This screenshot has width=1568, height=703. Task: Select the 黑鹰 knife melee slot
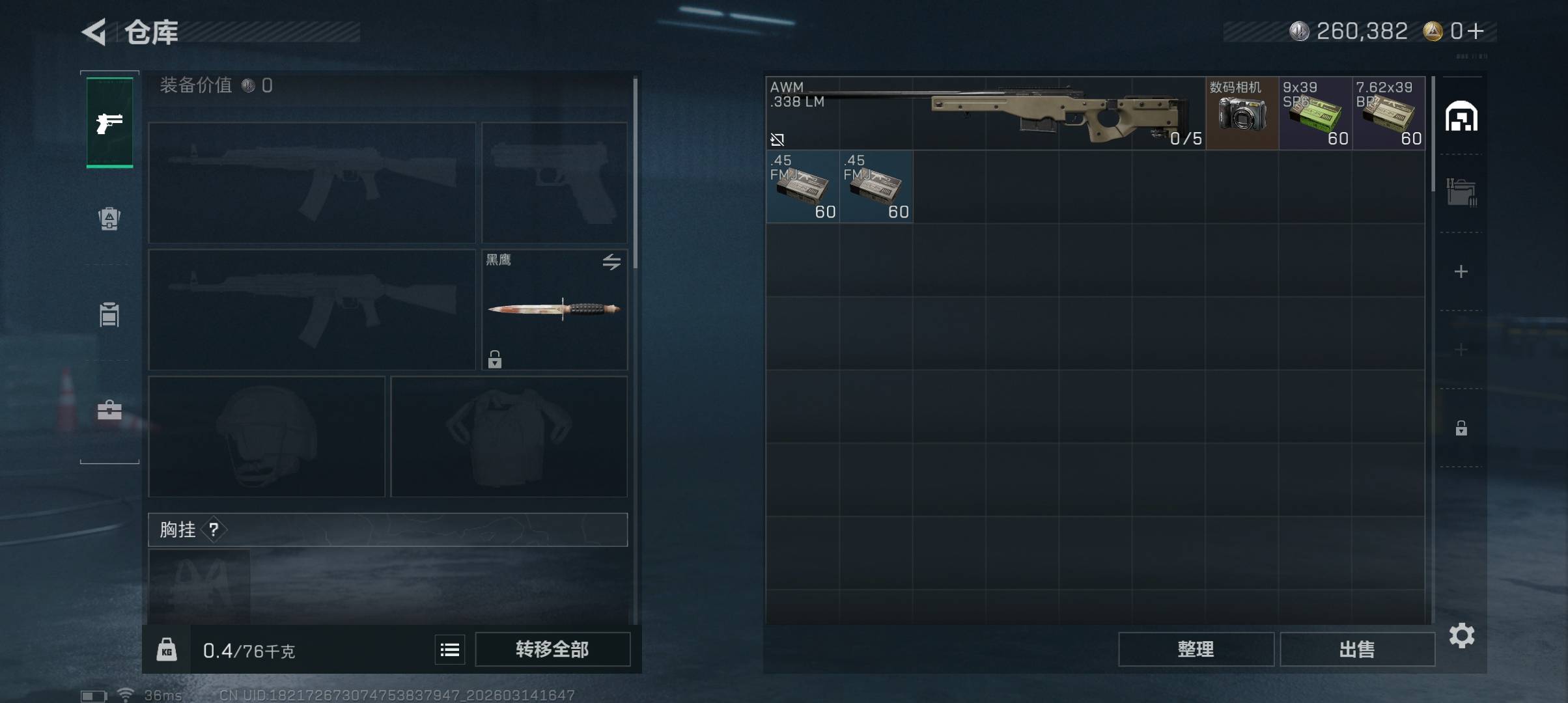coord(554,310)
